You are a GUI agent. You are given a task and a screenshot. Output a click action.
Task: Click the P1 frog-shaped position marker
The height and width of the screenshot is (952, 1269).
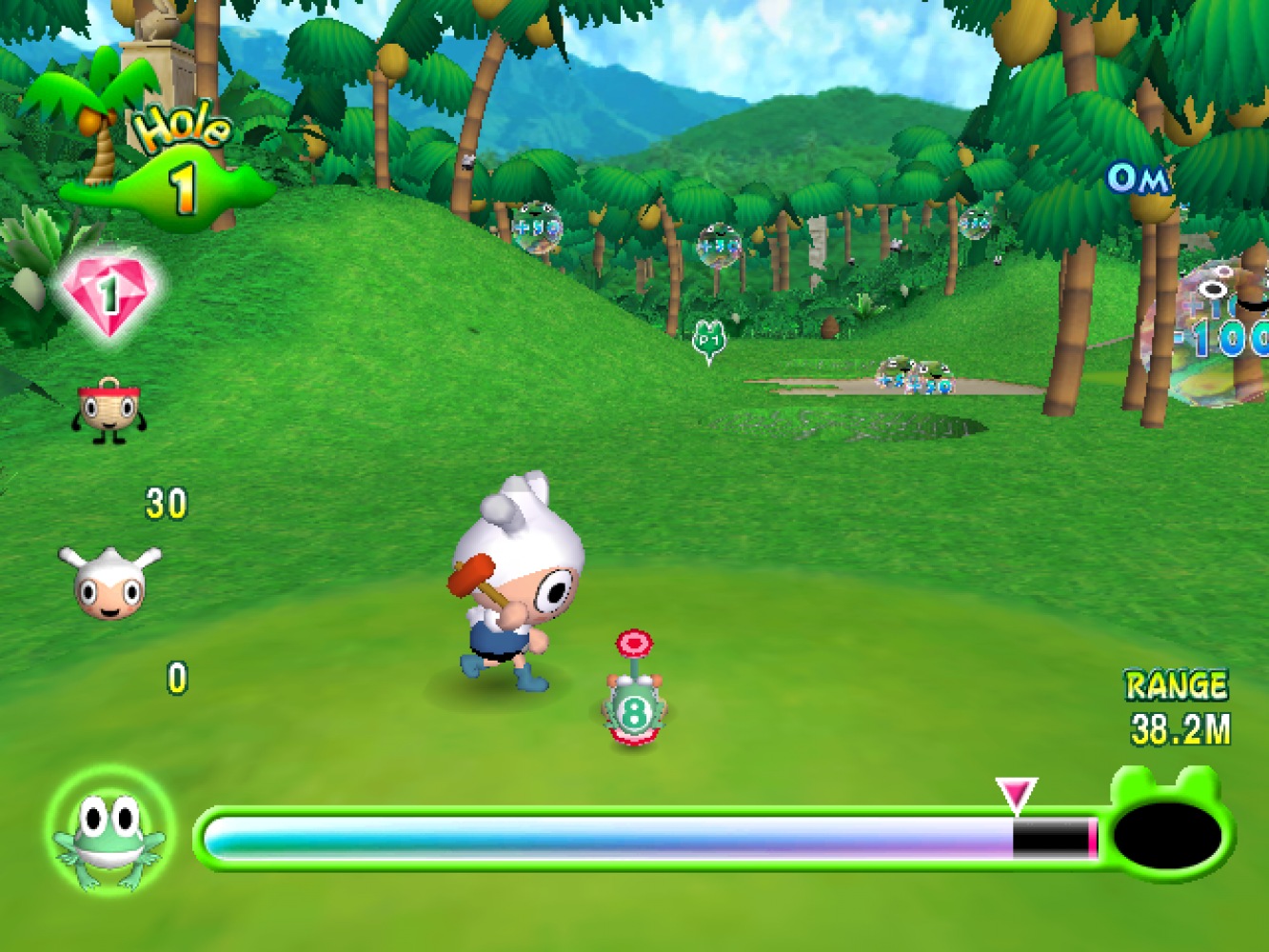click(x=708, y=340)
